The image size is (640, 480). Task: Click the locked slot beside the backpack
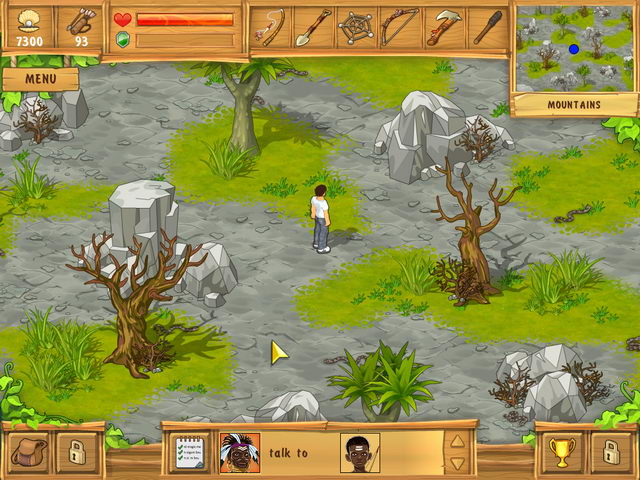74,453
